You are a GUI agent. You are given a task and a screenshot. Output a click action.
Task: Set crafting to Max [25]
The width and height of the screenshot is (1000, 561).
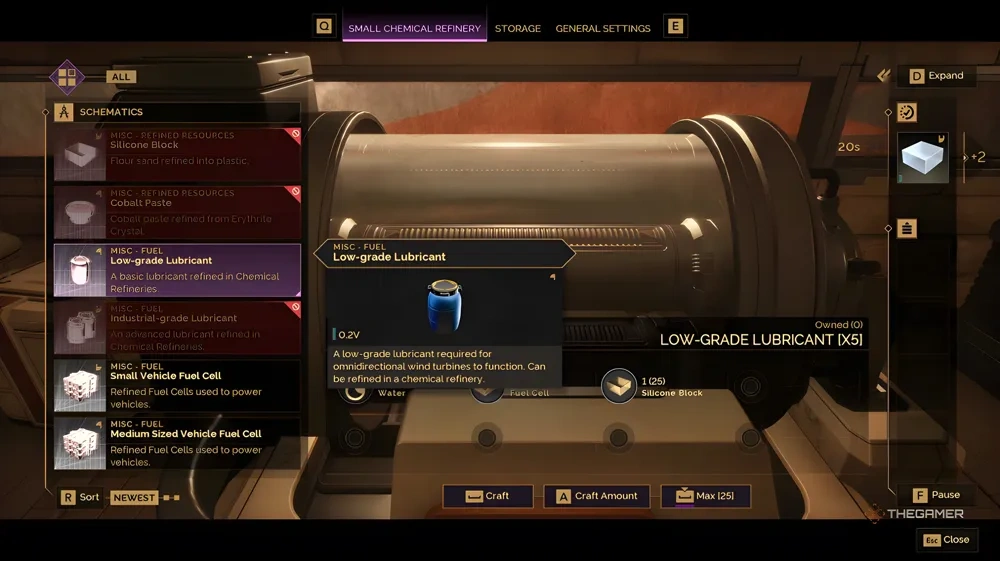[705, 496]
